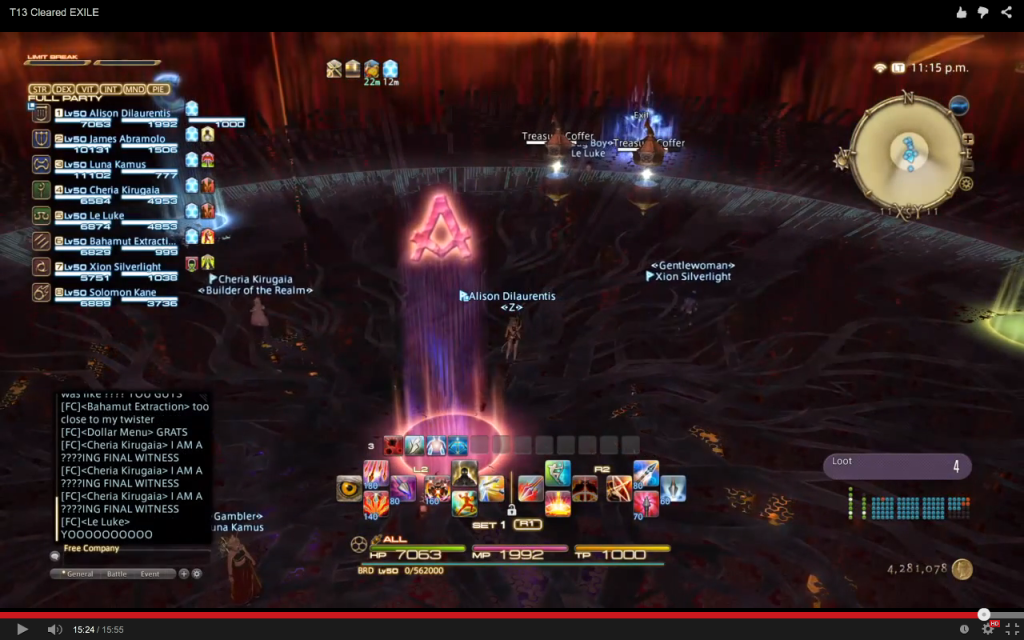Use the blue arrow ability costing 80 TP
The height and width of the screenshot is (640, 1024).
pos(646,473)
